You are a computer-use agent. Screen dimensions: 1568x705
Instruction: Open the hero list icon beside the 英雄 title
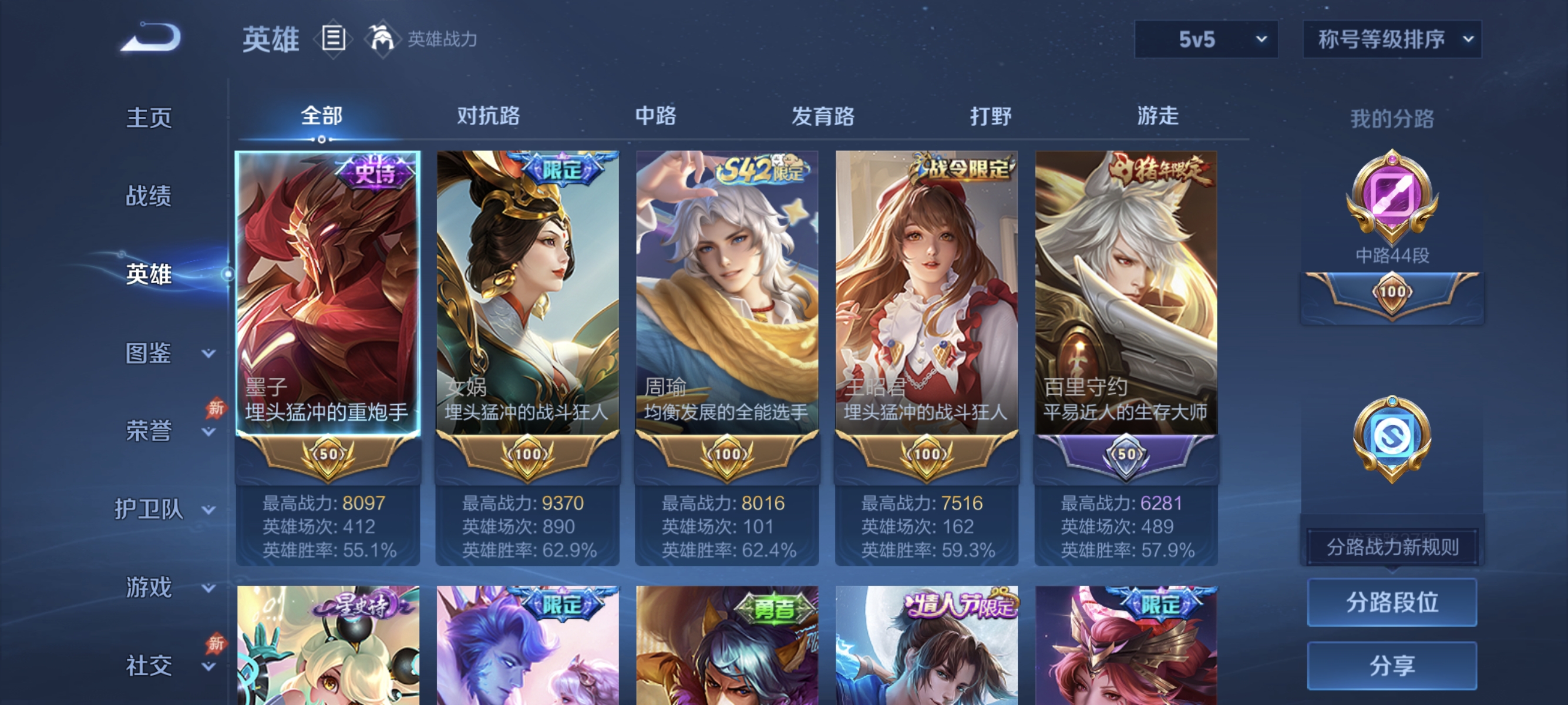coord(334,39)
